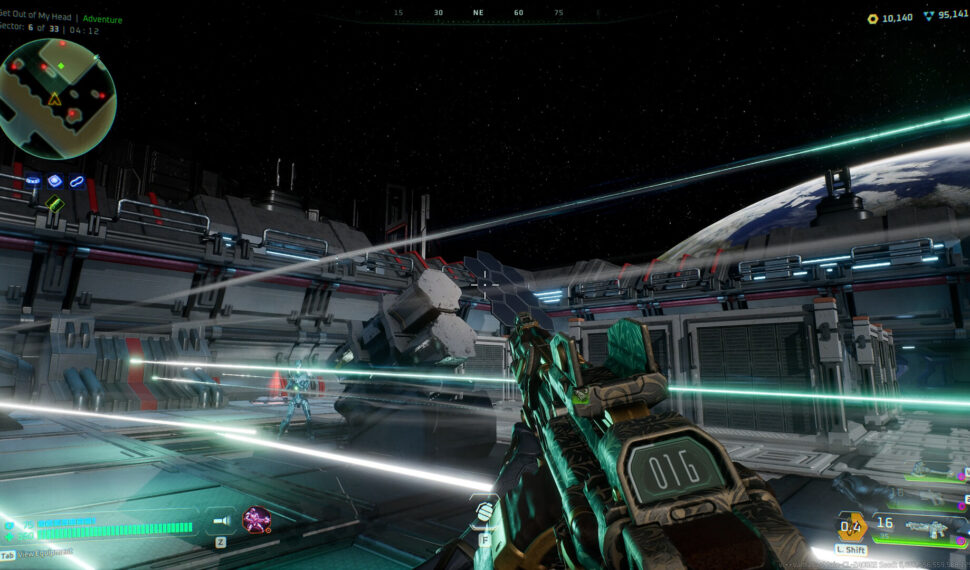
Task: Click the blue chain-link buff icon
Action: pyautogui.click(x=77, y=181)
